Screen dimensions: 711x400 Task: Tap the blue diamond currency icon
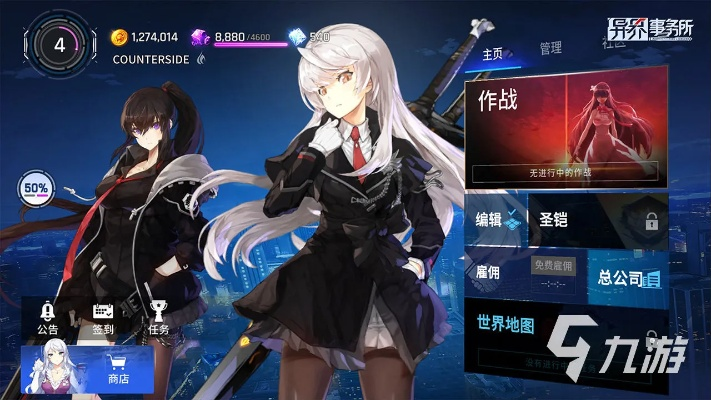[x=296, y=37]
